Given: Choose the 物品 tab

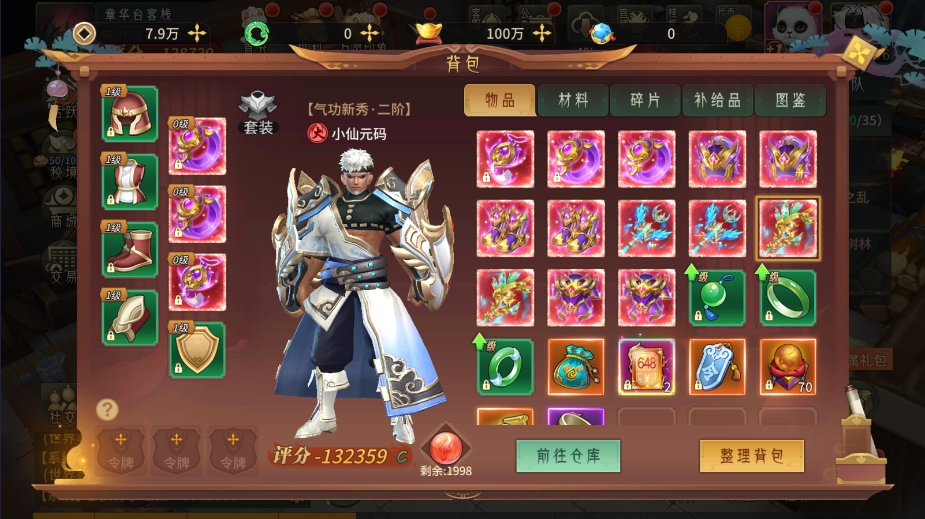Looking at the screenshot, I should pyautogui.click(x=500, y=100).
